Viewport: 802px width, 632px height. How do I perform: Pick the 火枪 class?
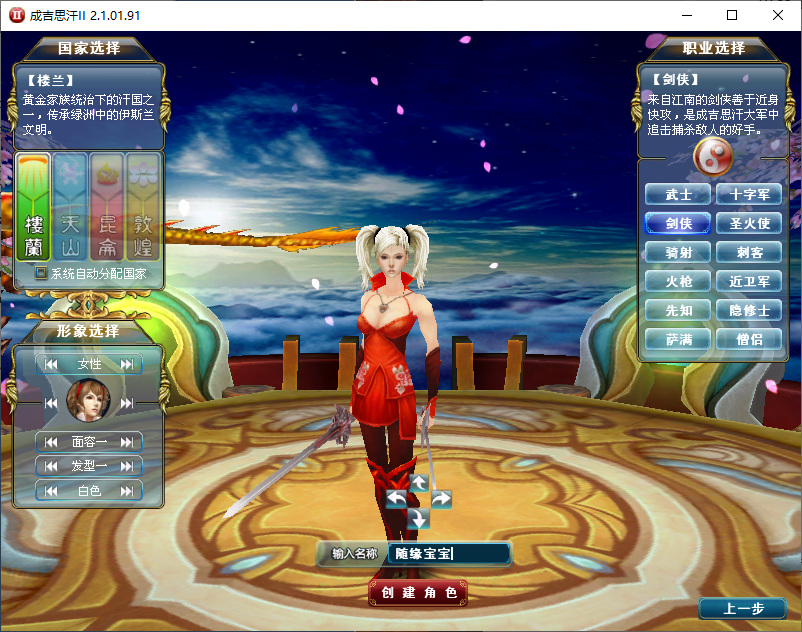[678, 282]
